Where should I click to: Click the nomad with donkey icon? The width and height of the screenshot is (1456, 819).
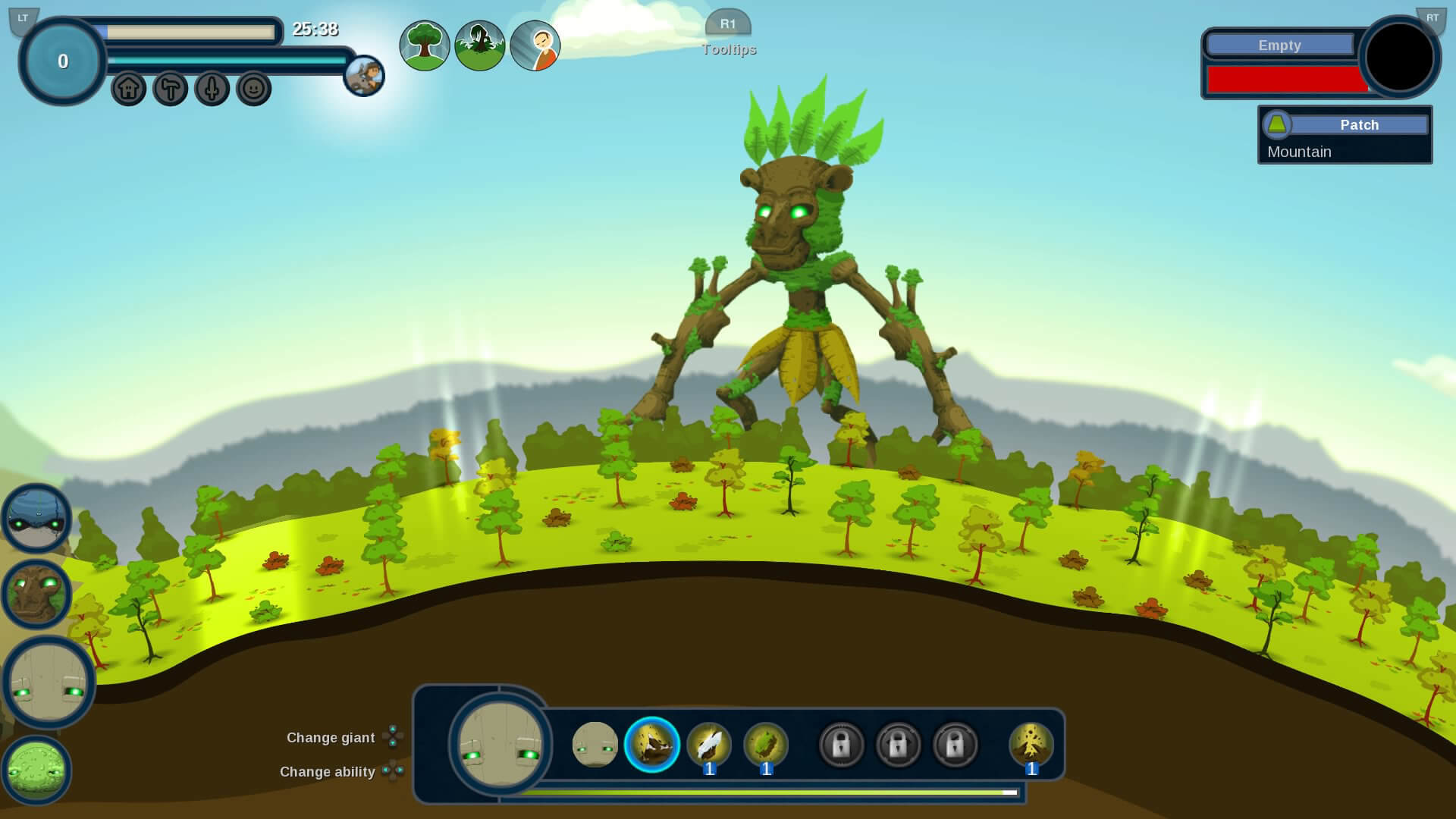(364, 76)
